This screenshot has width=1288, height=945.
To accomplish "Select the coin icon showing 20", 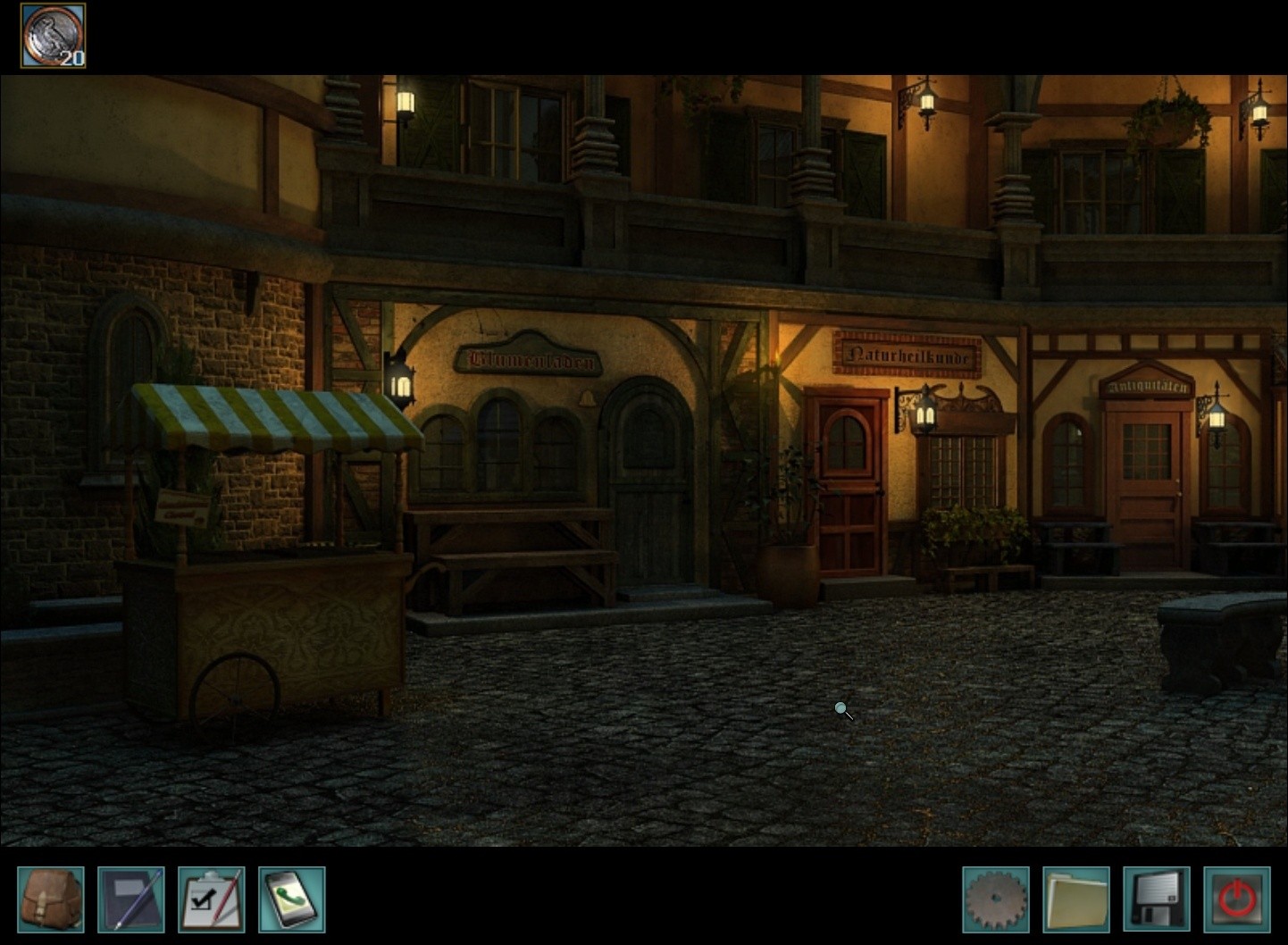I will tap(53, 36).
